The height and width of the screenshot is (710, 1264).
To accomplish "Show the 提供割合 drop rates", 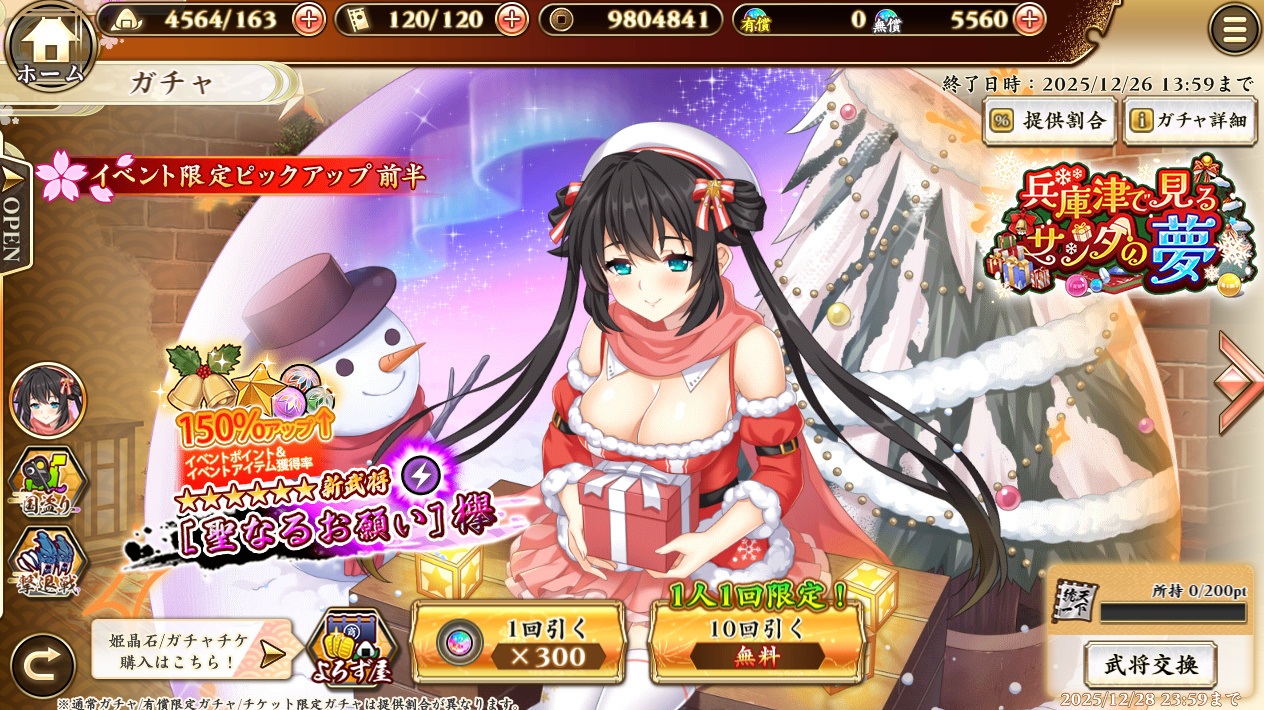I will click(1050, 121).
